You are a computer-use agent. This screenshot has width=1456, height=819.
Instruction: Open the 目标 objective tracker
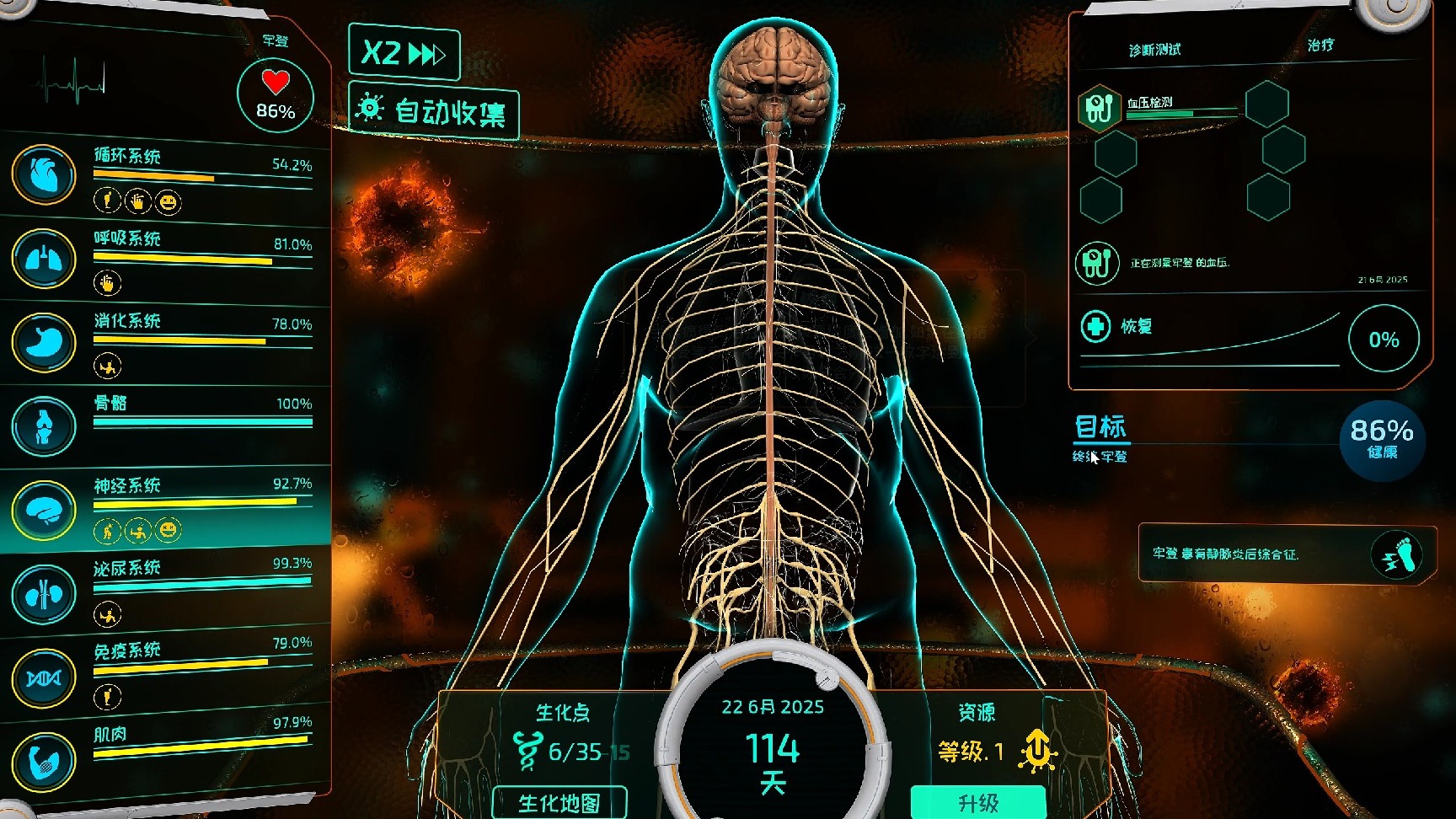[1100, 428]
